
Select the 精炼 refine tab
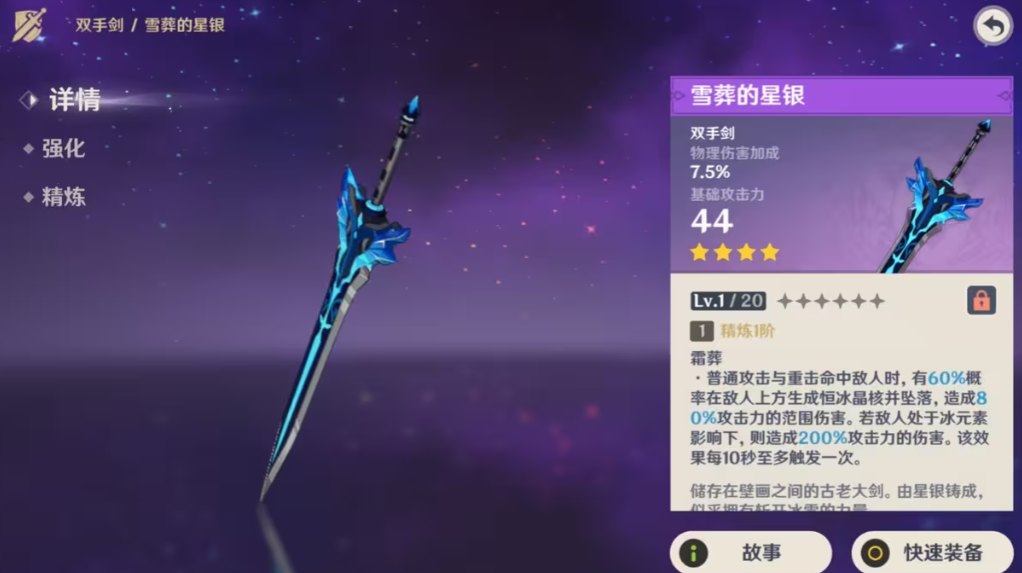(62, 197)
